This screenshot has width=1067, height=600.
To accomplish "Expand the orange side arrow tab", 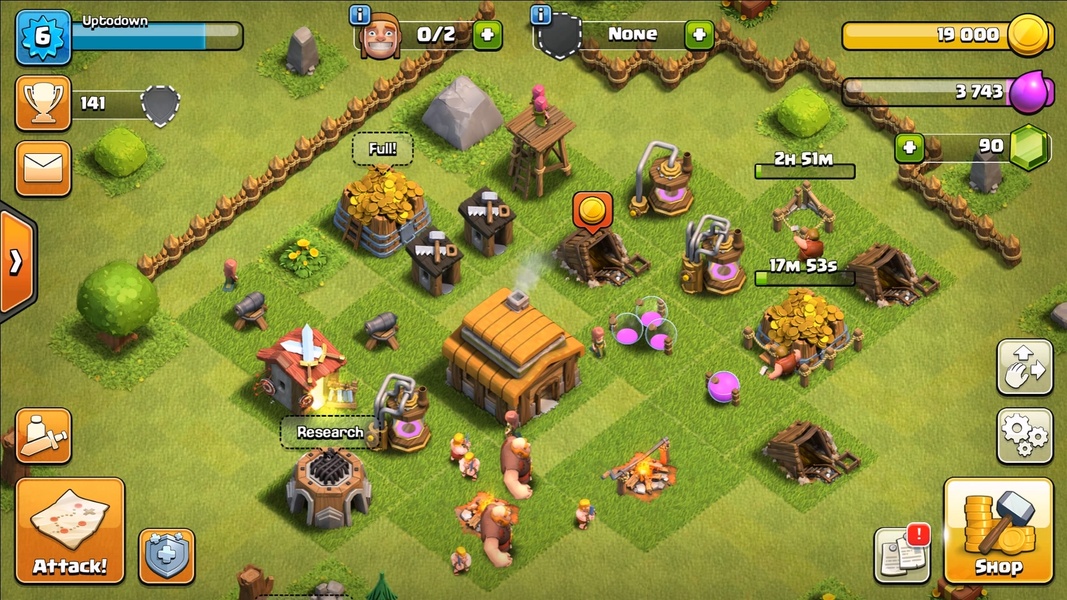I will coord(16,262).
